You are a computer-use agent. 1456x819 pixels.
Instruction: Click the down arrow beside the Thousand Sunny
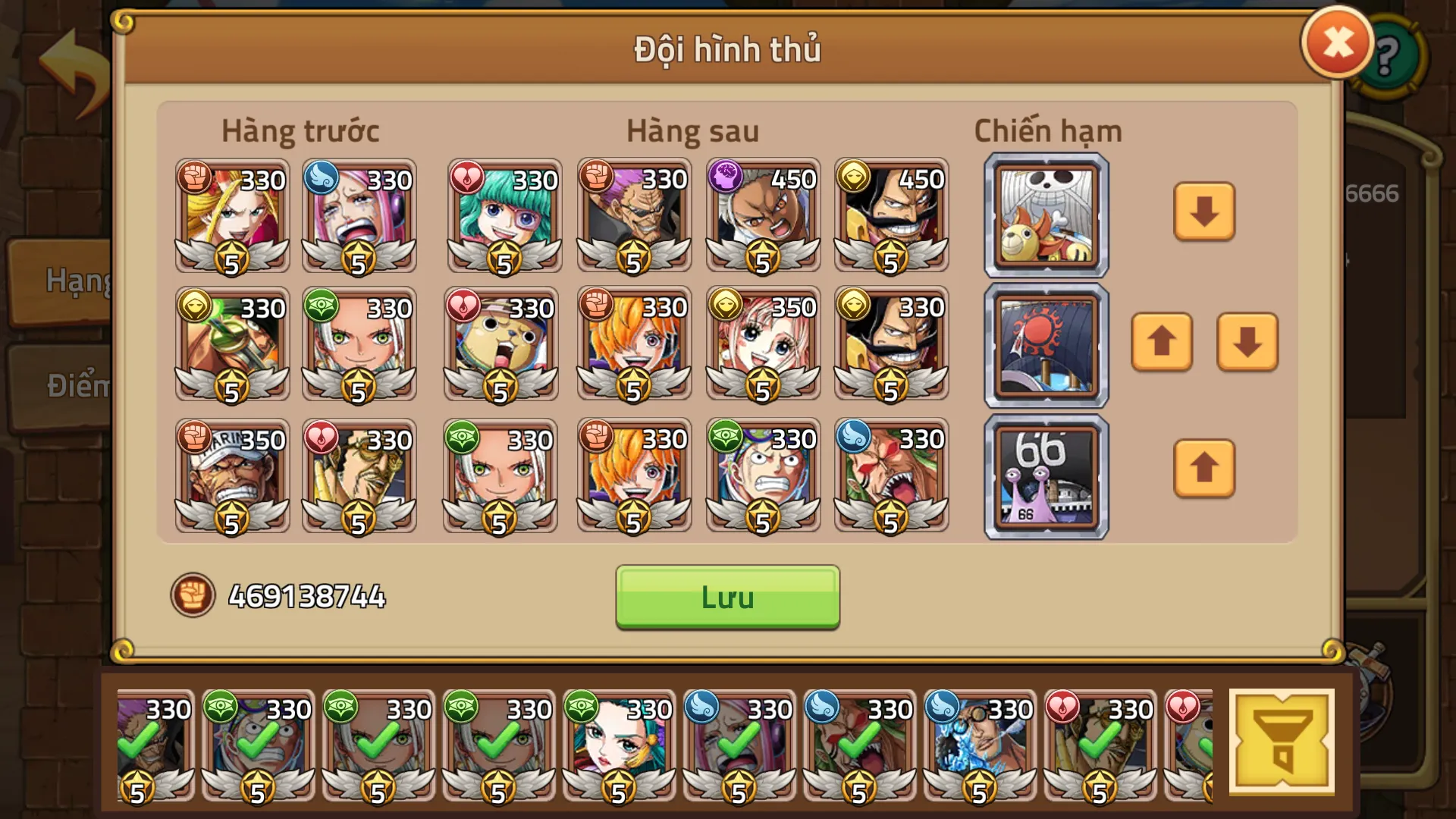1204,213
